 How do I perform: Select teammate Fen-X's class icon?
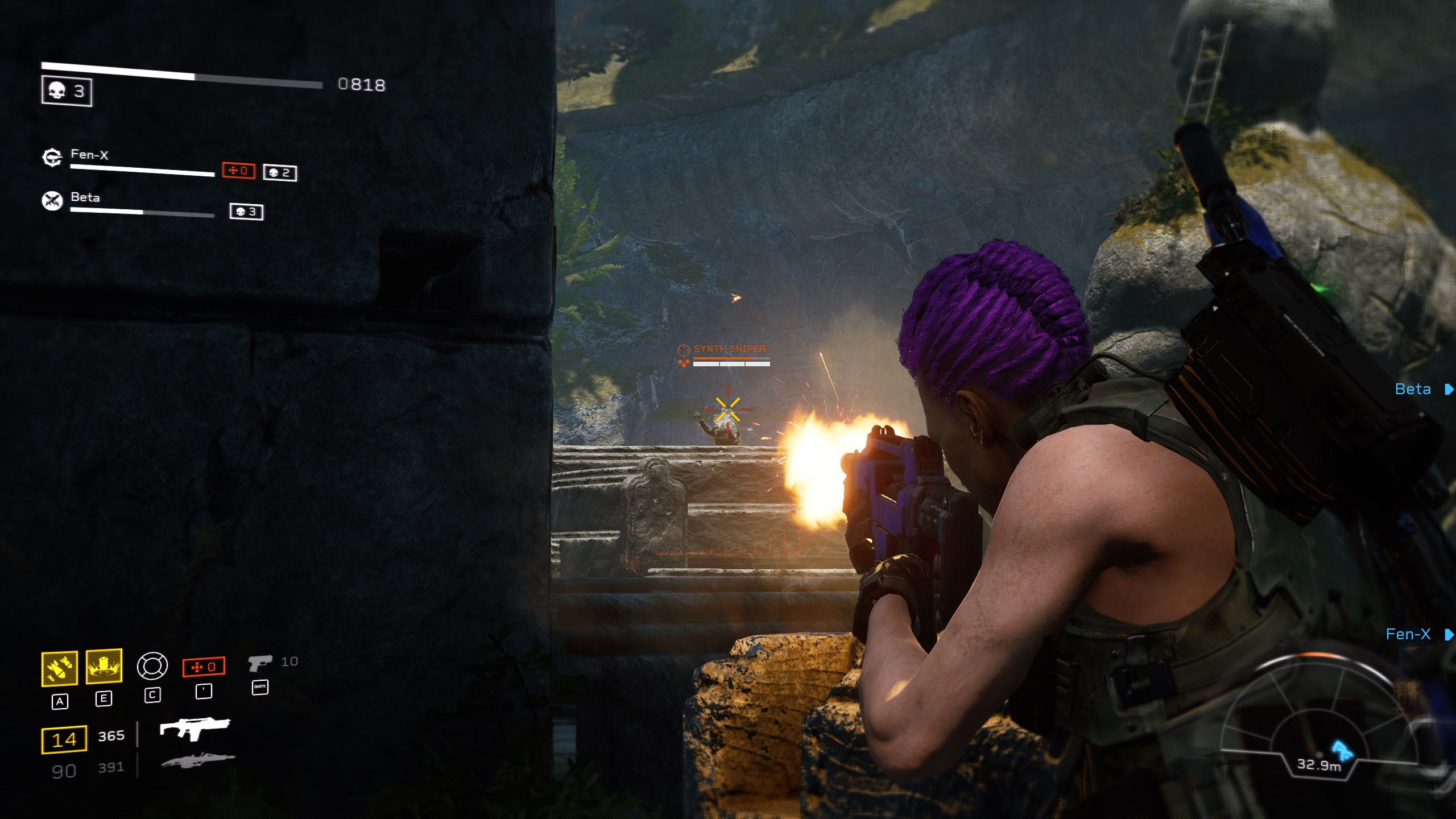coord(52,157)
